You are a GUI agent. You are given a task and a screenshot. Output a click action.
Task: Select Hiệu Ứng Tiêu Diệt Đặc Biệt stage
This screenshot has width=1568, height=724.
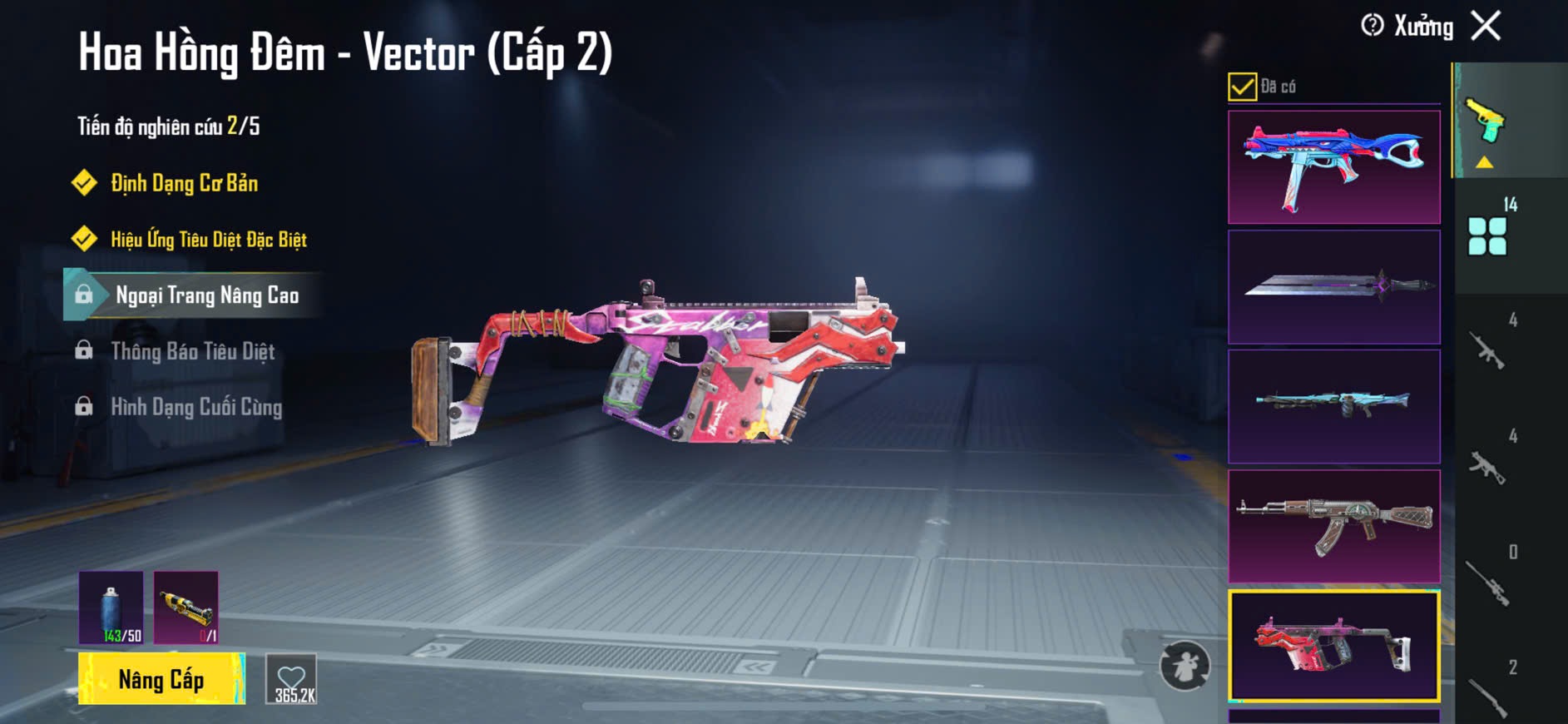click(208, 240)
